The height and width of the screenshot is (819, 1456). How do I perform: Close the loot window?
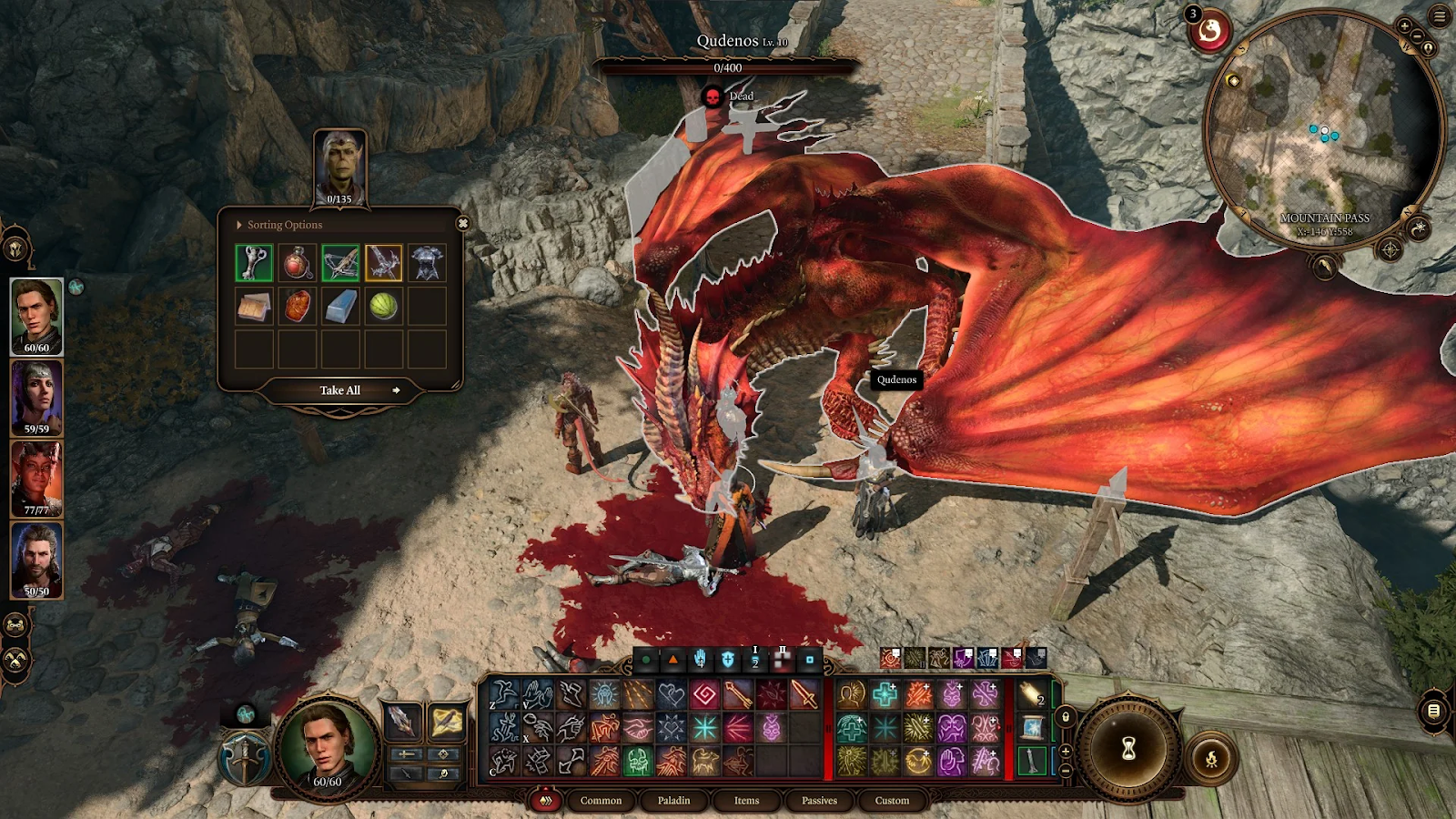pyautogui.click(x=462, y=224)
